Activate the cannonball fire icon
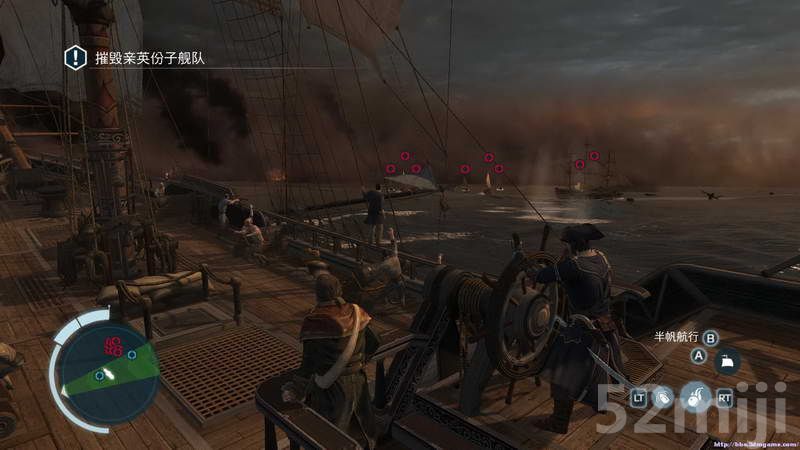This screenshot has height=450, width=800. tap(695, 397)
